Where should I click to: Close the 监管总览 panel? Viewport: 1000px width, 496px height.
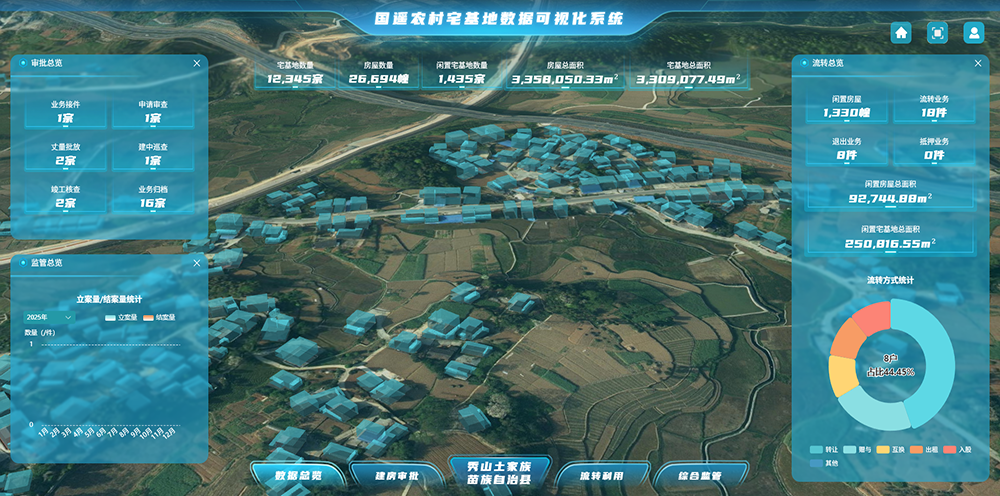[x=196, y=263]
